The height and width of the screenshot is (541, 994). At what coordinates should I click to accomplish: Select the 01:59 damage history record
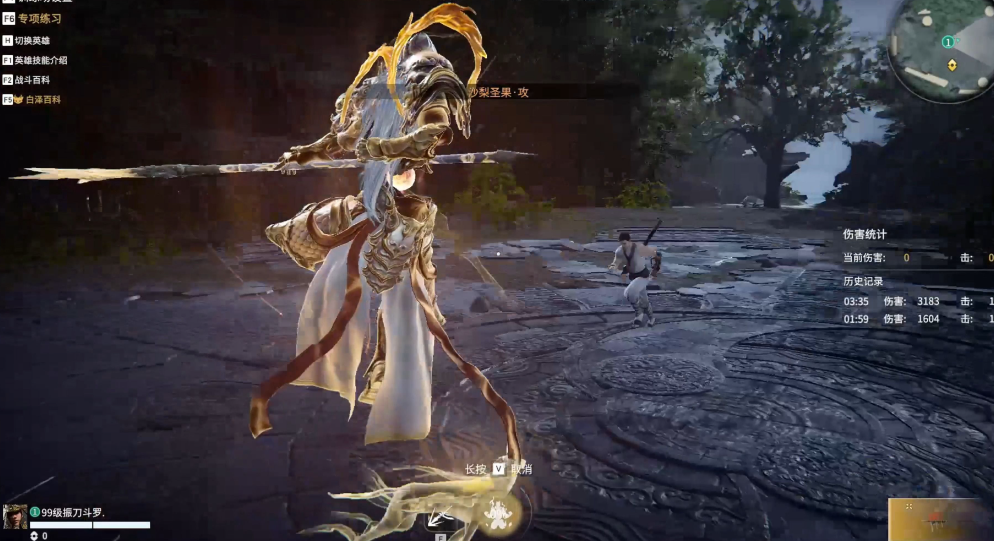pos(917,319)
